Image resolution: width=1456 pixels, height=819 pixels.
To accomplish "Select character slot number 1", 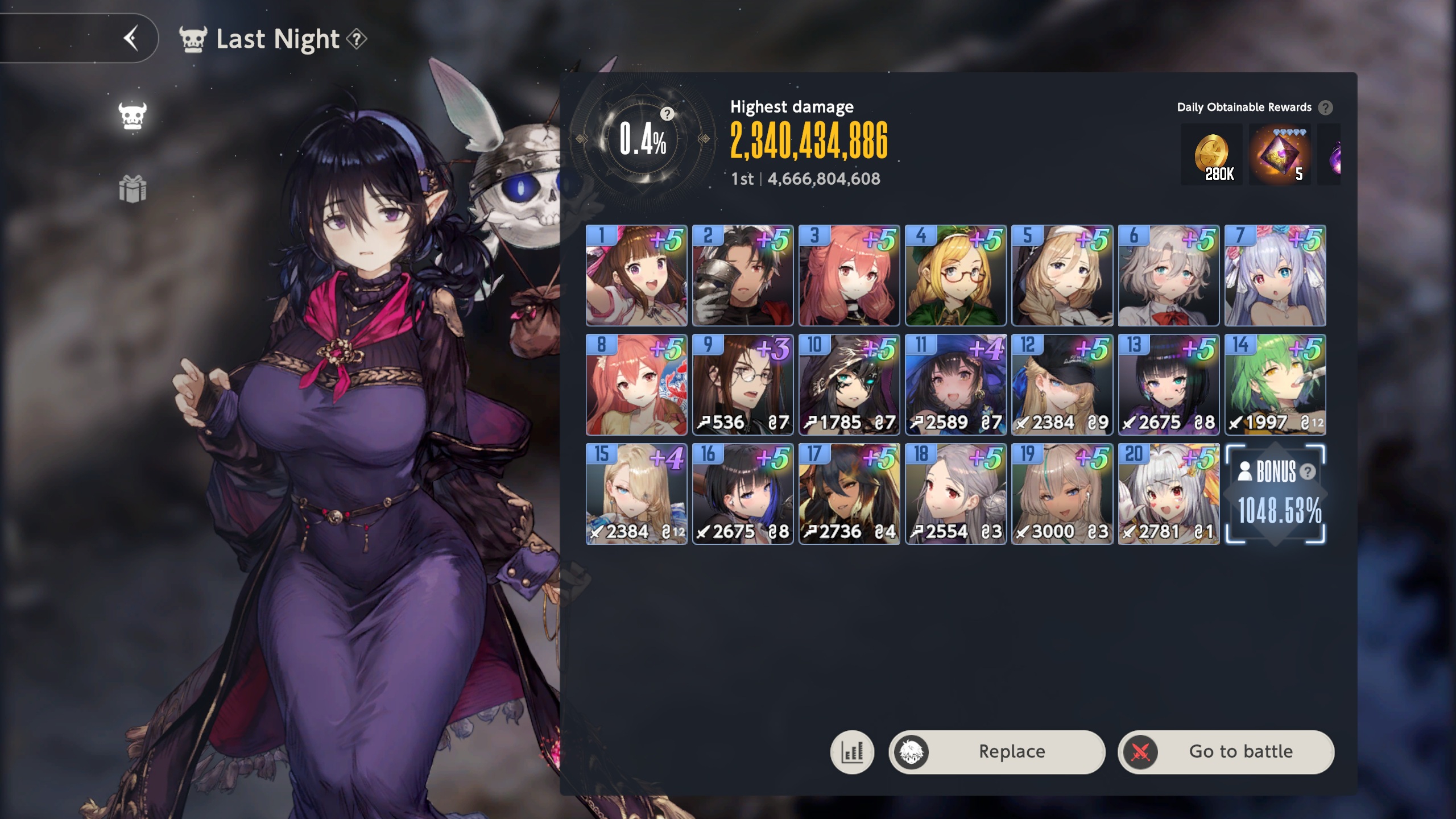I will [x=636, y=275].
